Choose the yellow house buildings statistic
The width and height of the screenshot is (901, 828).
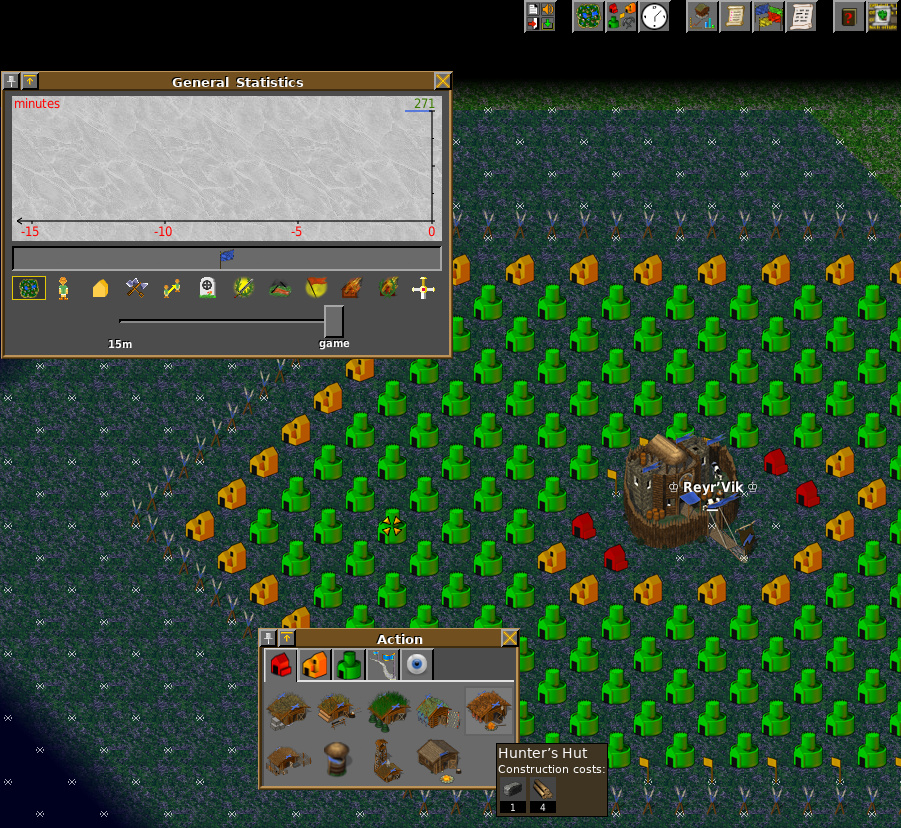(x=100, y=289)
